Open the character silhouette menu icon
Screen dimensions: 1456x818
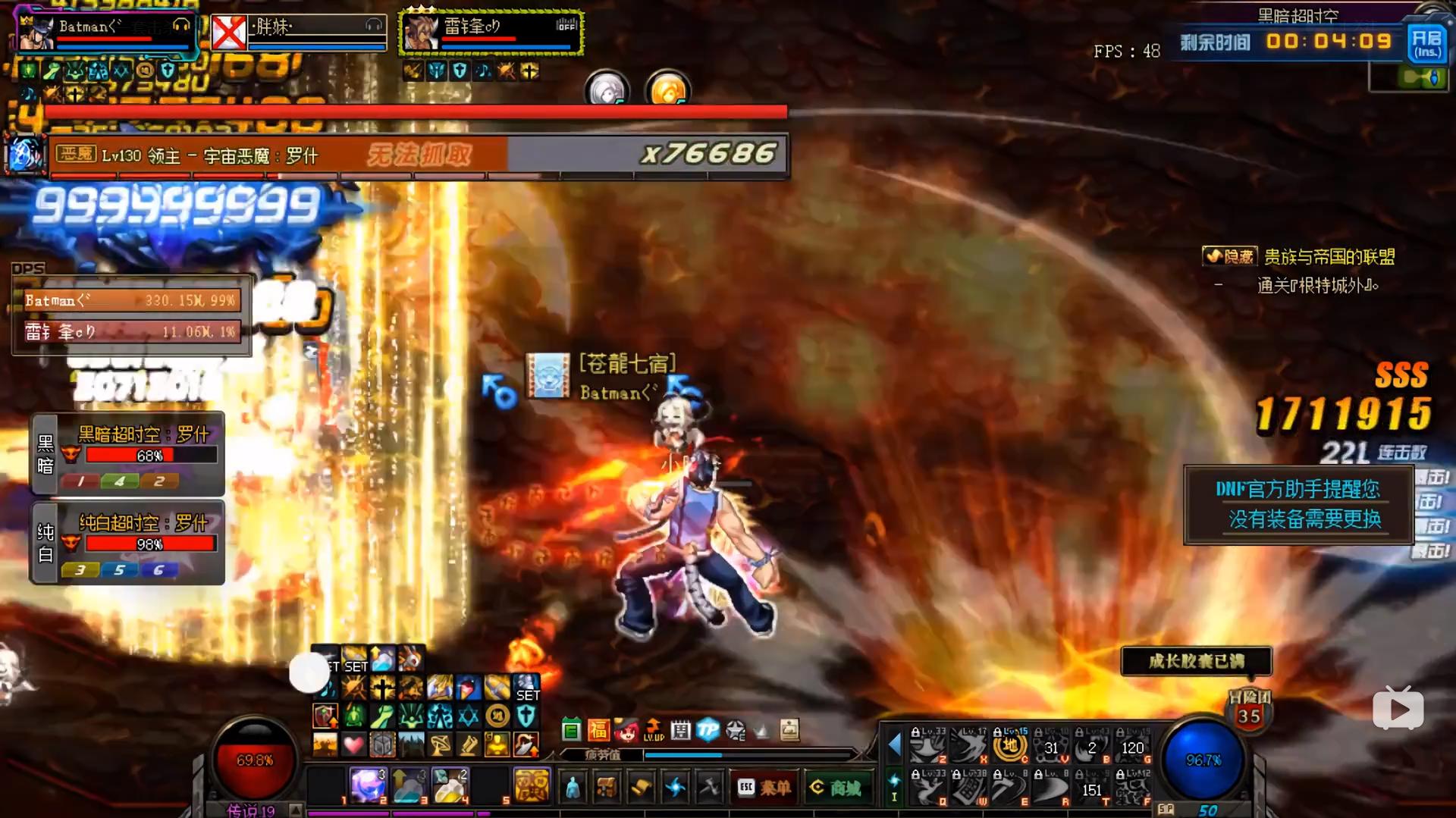[573, 788]
